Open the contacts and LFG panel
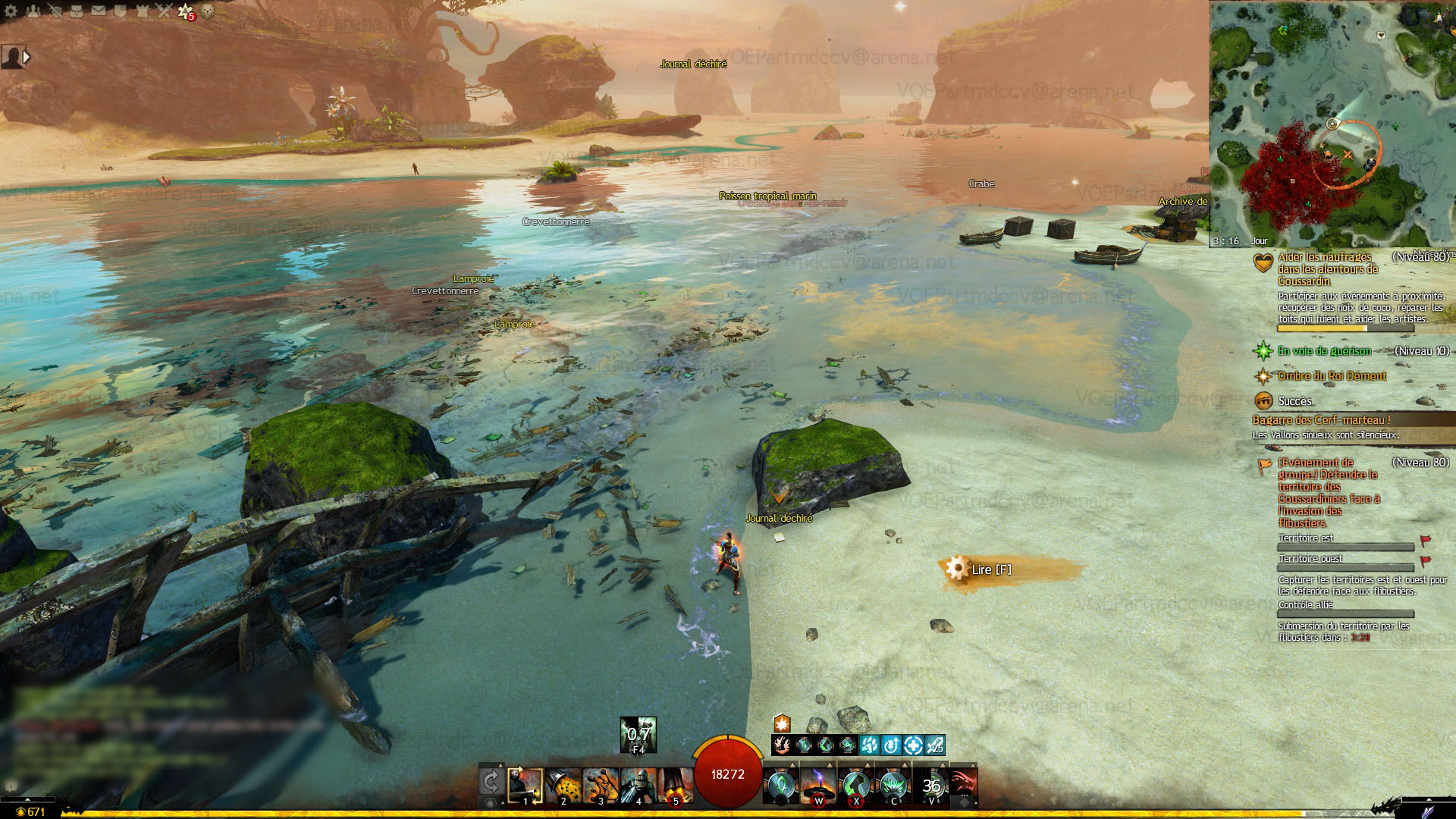Image resolution: width=1456 pixels, height=819 pixels. 33,11
